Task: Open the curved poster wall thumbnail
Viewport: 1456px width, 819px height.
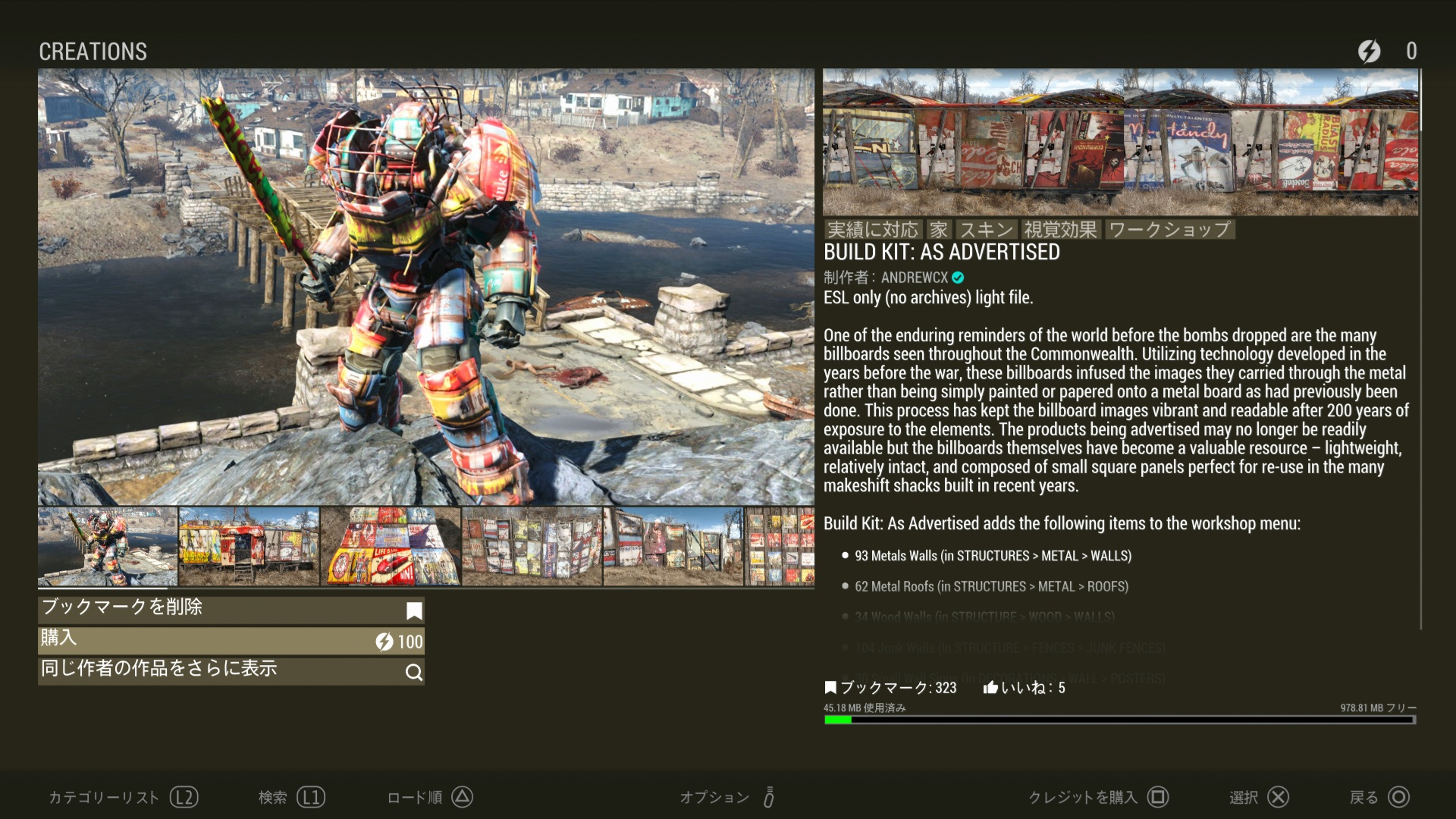Action: pos(532,547)
